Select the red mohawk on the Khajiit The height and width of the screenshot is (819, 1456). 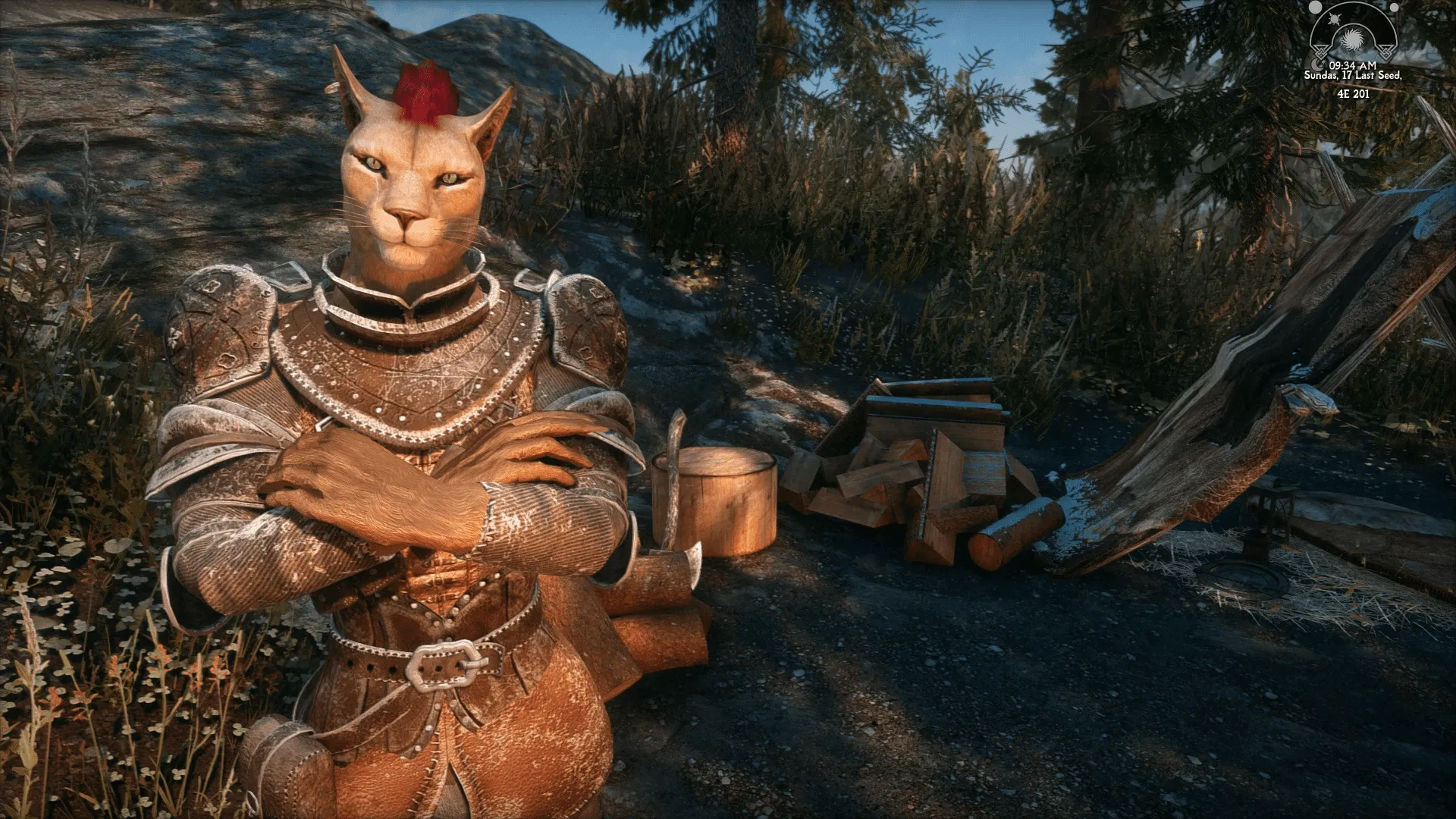click(425, 91)
